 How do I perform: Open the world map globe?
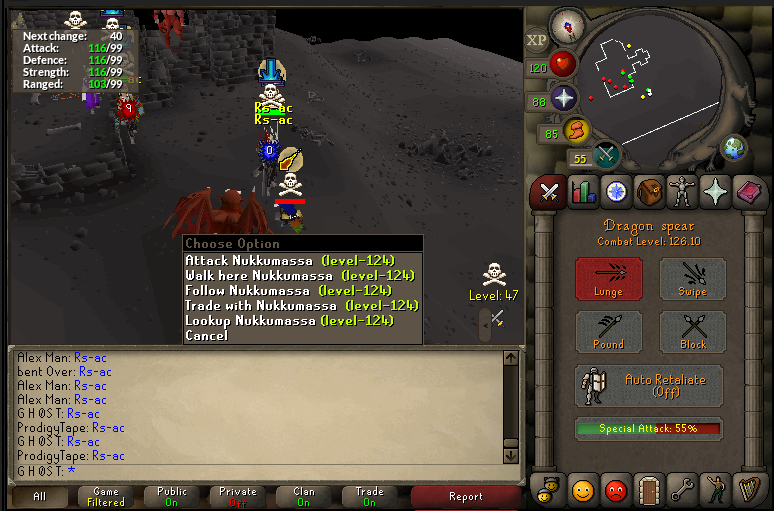click(735, 148)
